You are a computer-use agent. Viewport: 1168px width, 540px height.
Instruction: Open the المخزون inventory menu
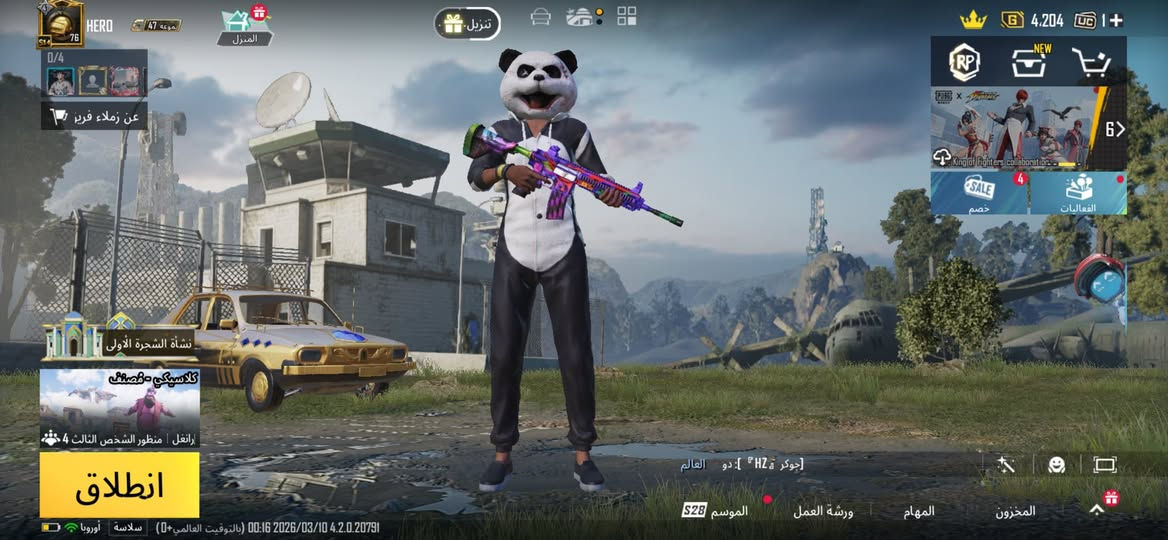click(x=1015, y=511)
